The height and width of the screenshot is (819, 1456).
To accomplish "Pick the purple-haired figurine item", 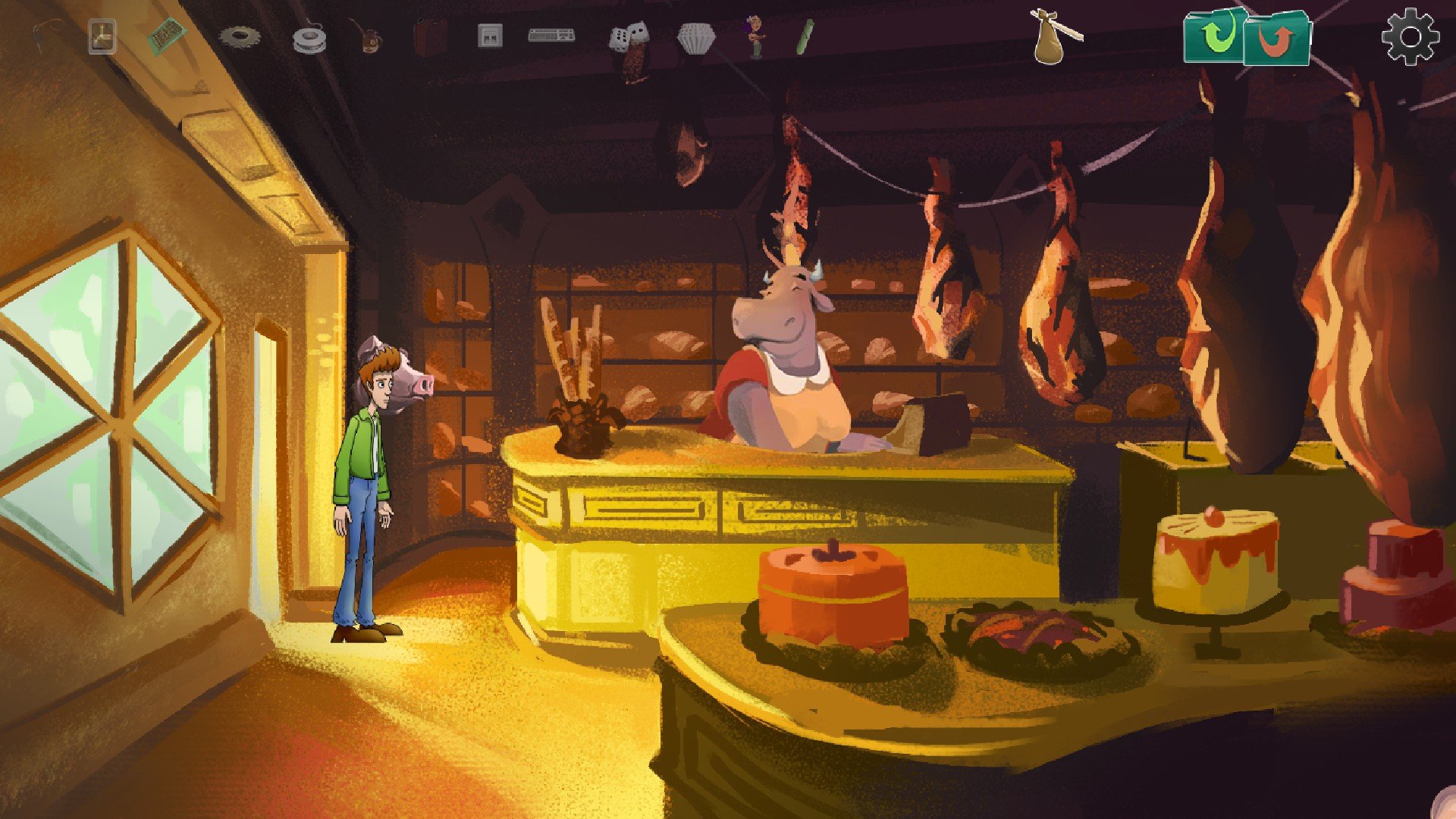I will [x=755, y=36].
